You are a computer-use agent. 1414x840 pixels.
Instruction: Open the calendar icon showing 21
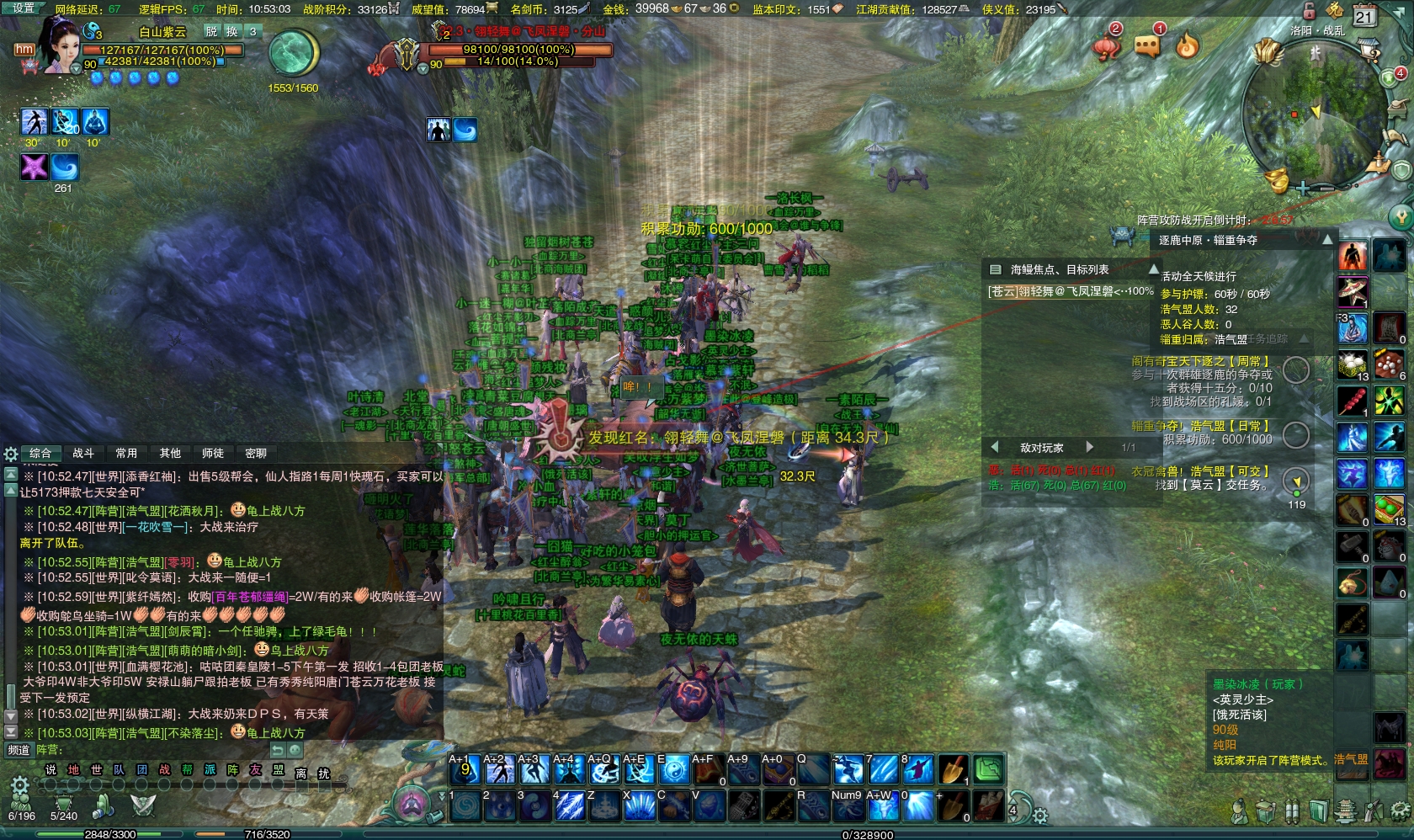(x=1363, y=15)
